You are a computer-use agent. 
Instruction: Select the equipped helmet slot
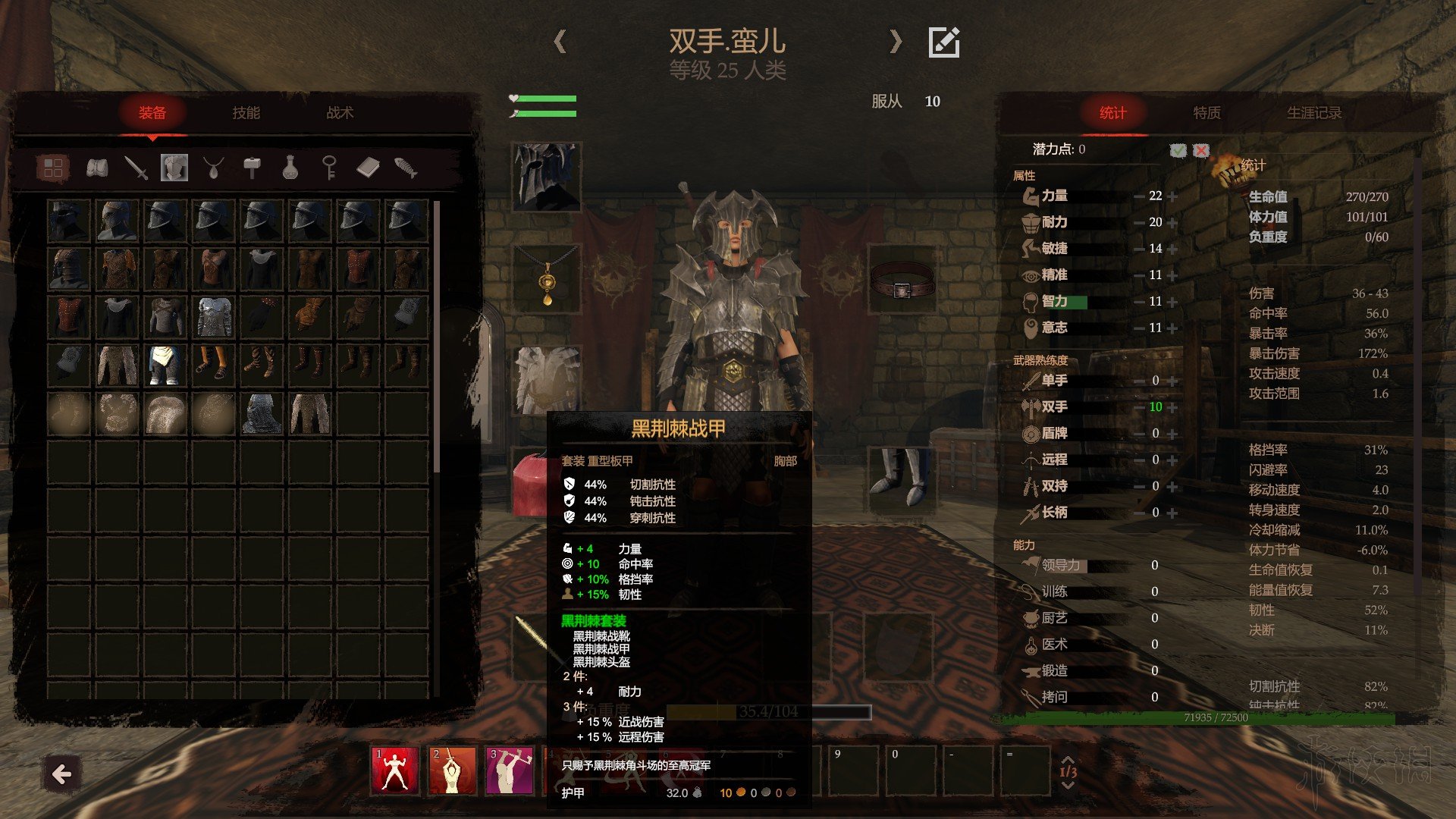click(x=546, y=177)
